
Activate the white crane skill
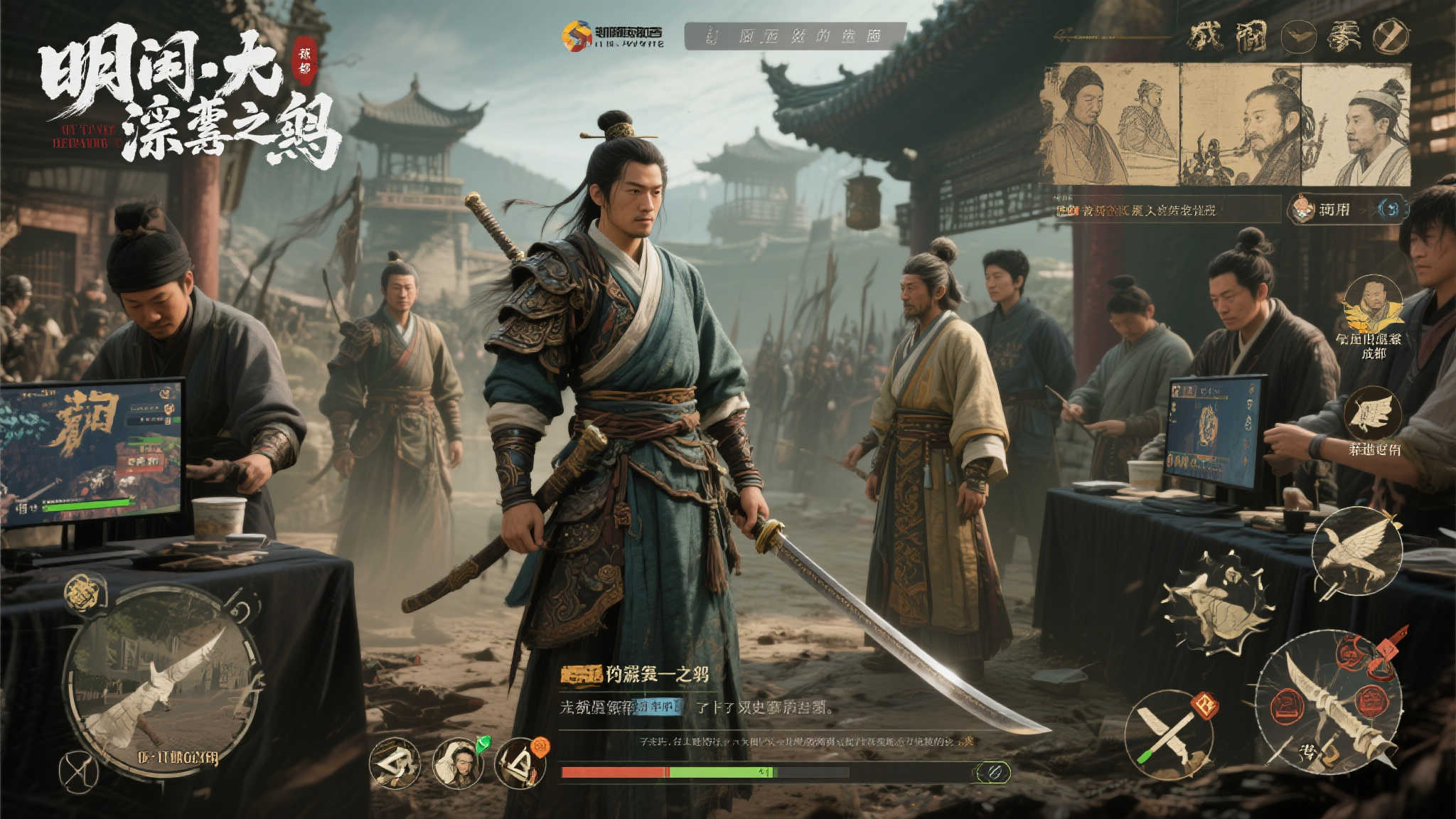[1356, 552]
